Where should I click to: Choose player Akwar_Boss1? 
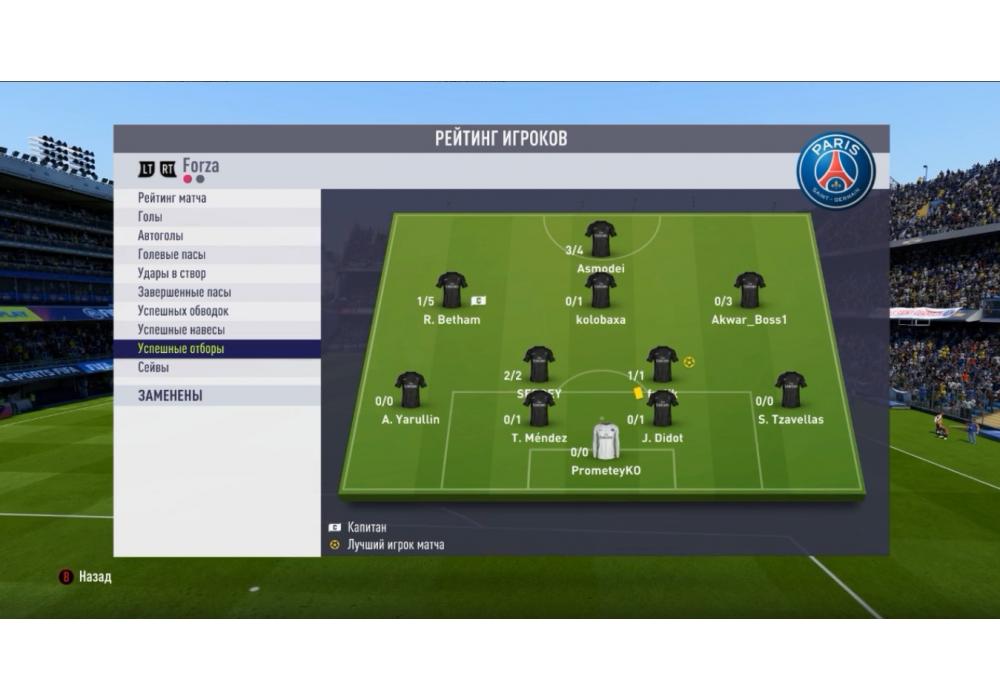[749, 290]
